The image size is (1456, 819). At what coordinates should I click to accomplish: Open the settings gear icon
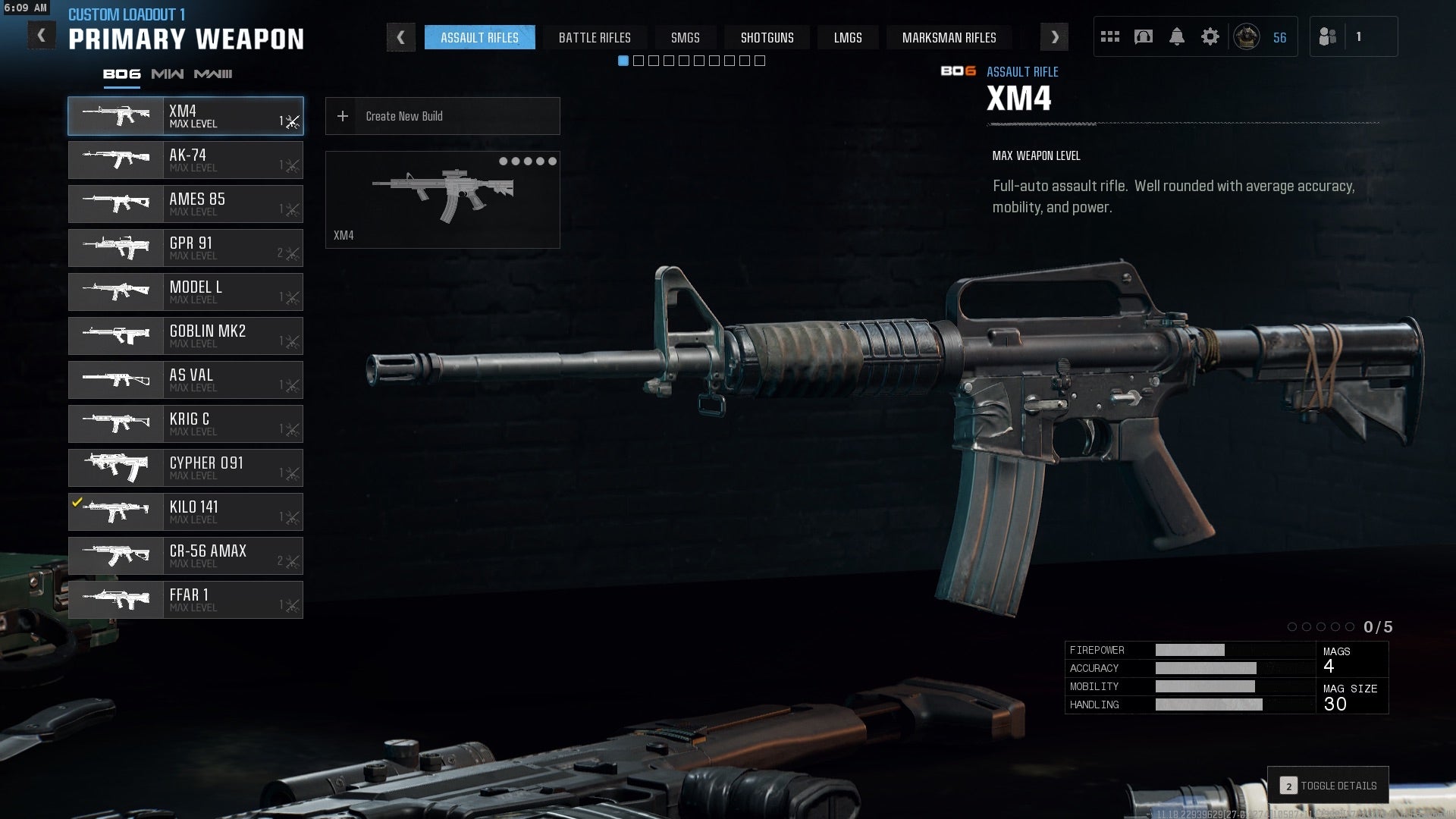[x=1210, y=36]
